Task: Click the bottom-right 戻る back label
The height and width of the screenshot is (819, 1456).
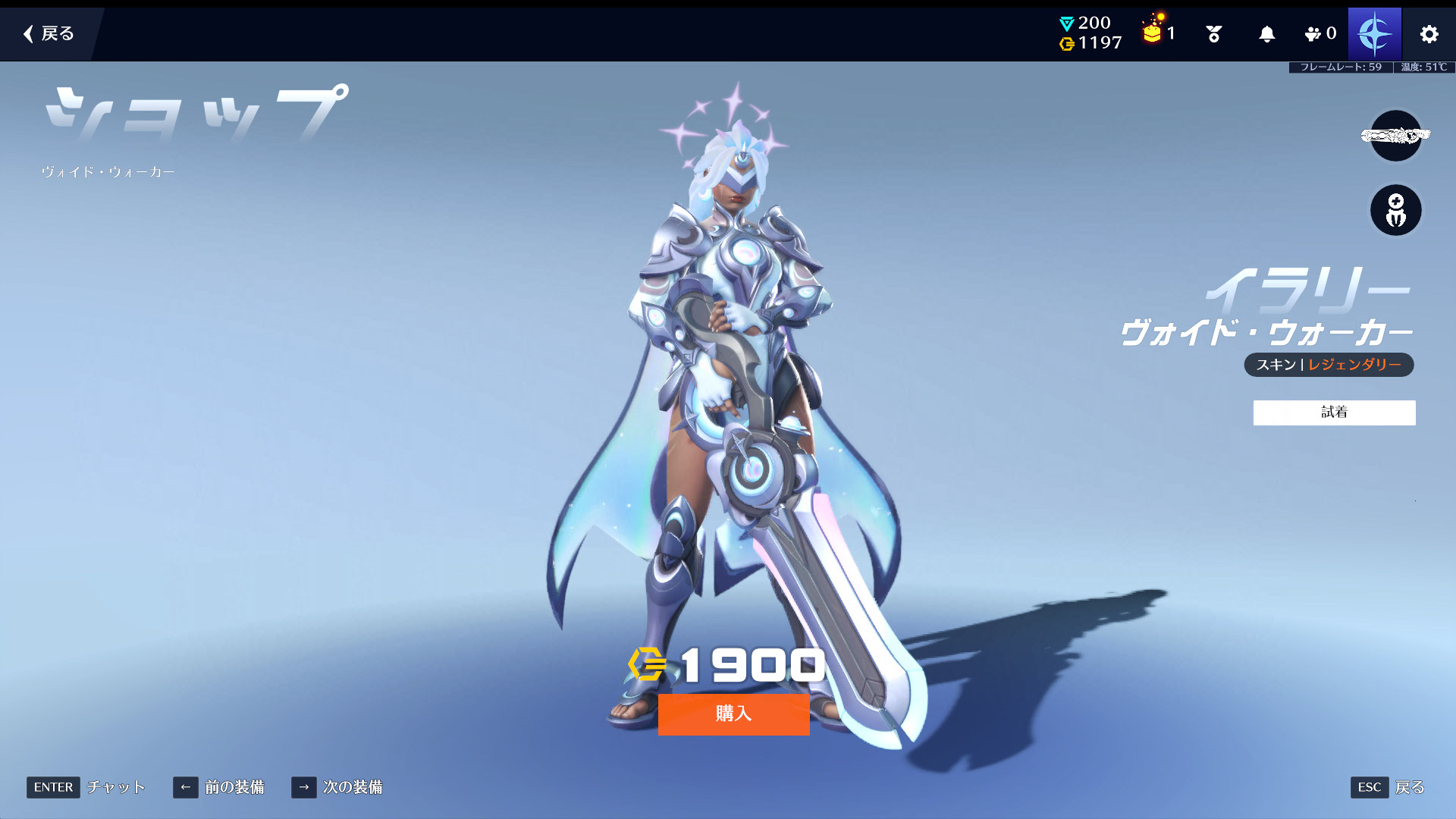Action: pyautogui.click(x=1409, y=787)
